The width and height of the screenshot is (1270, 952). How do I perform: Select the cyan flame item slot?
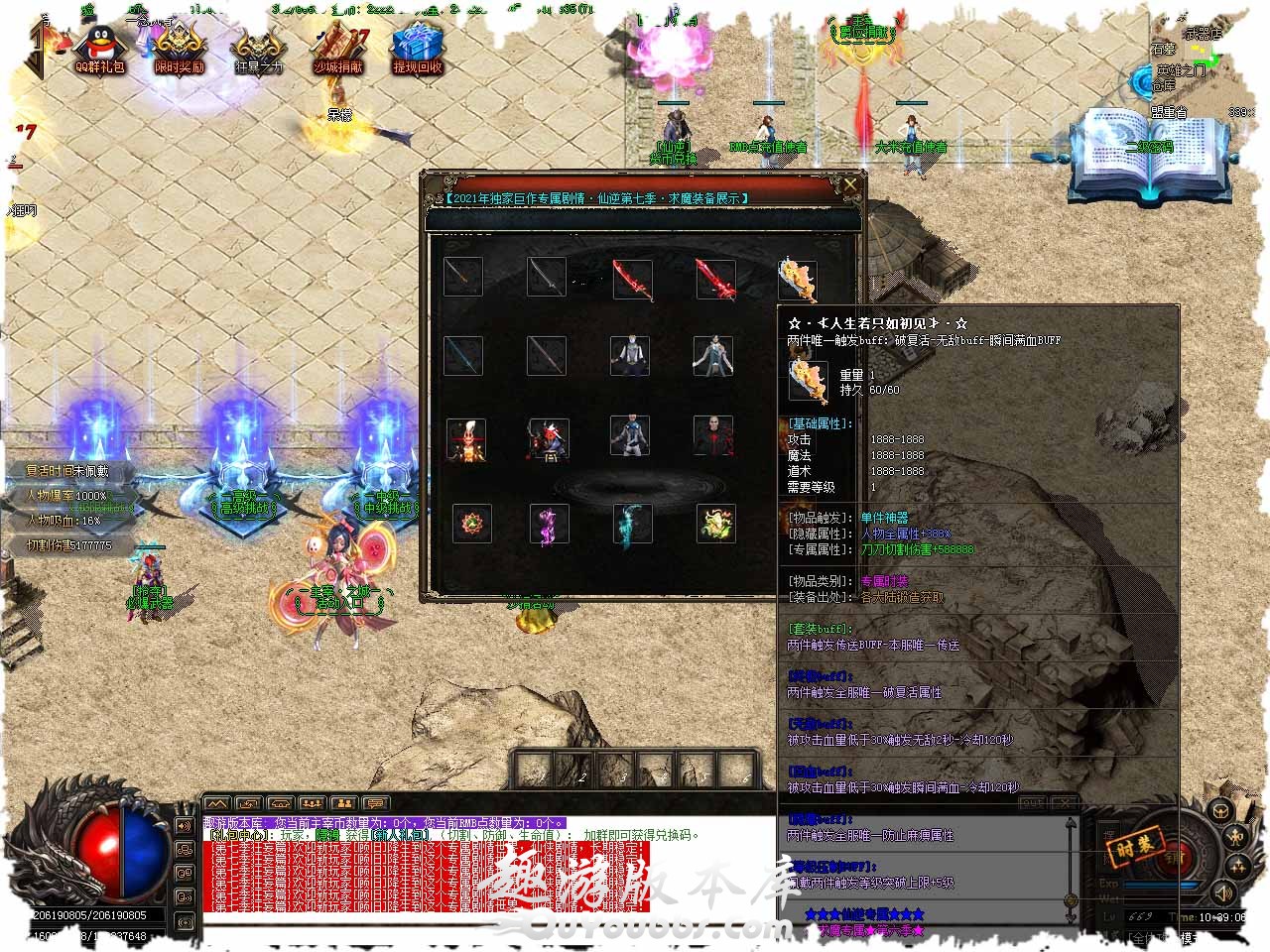632,525
